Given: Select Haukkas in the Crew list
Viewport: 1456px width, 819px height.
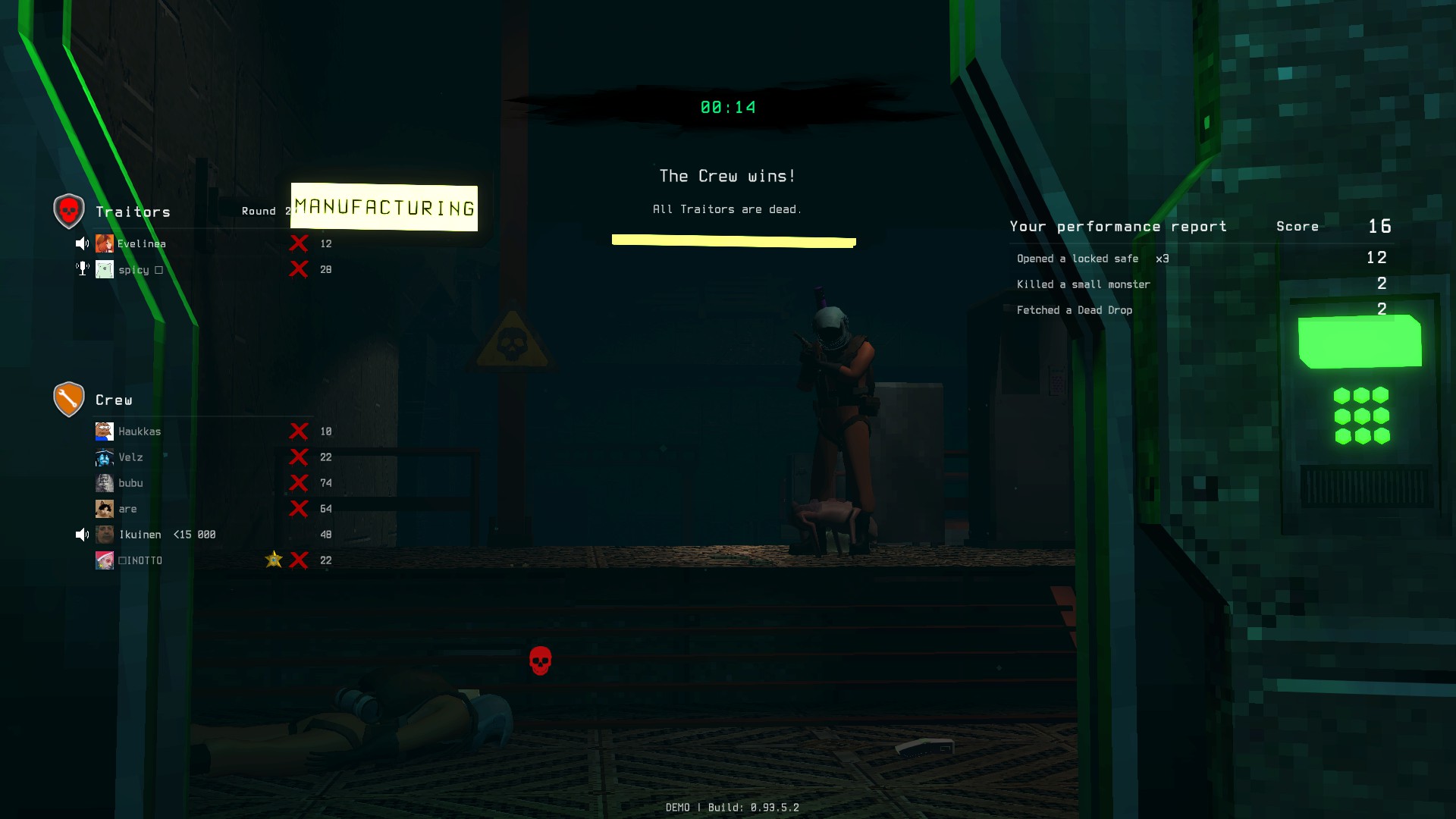Looking at the screenshot, I should pos(140,431).
